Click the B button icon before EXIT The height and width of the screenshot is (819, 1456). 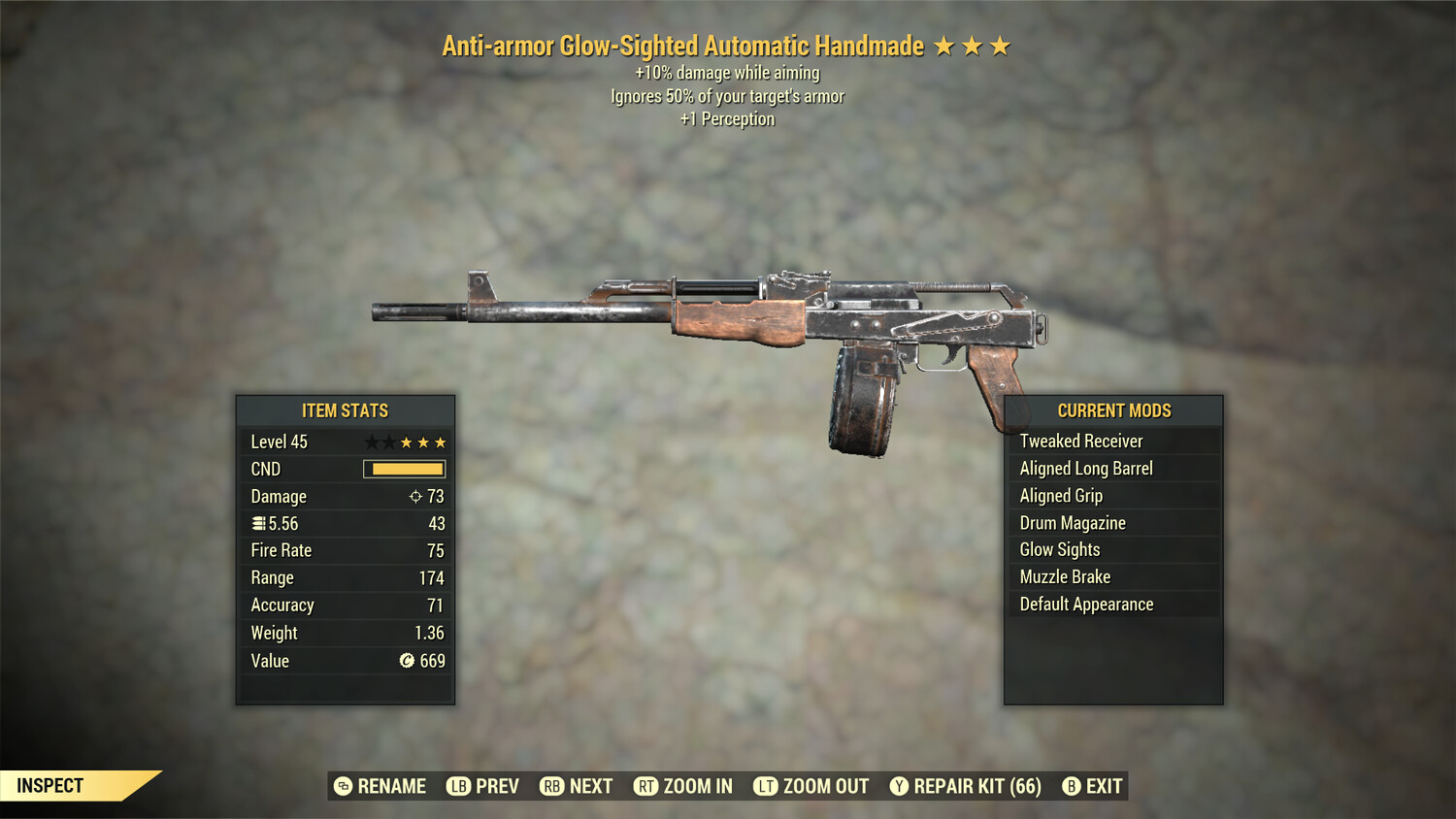[x=1071, y=786]
